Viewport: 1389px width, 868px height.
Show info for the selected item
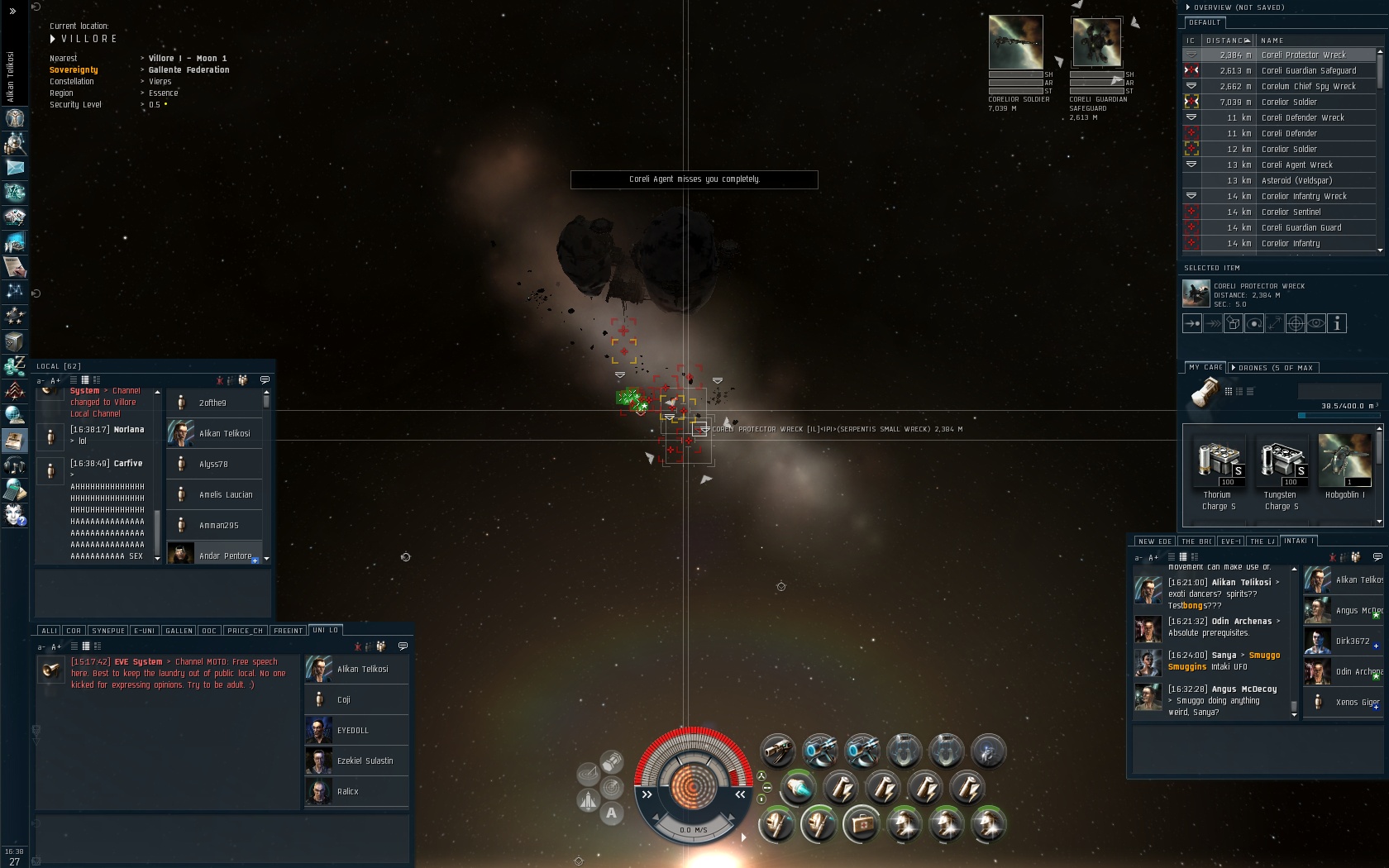(1337, 324)
